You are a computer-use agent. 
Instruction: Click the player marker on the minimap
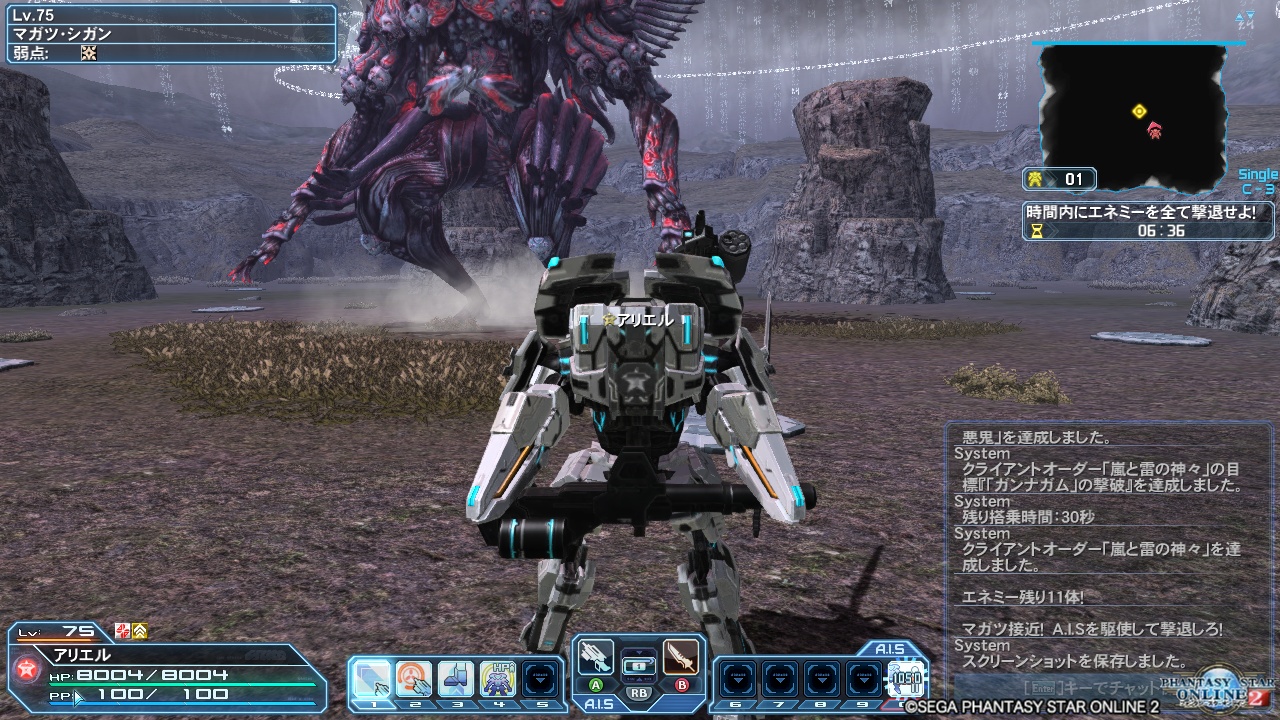click(x=1139, y=111)
